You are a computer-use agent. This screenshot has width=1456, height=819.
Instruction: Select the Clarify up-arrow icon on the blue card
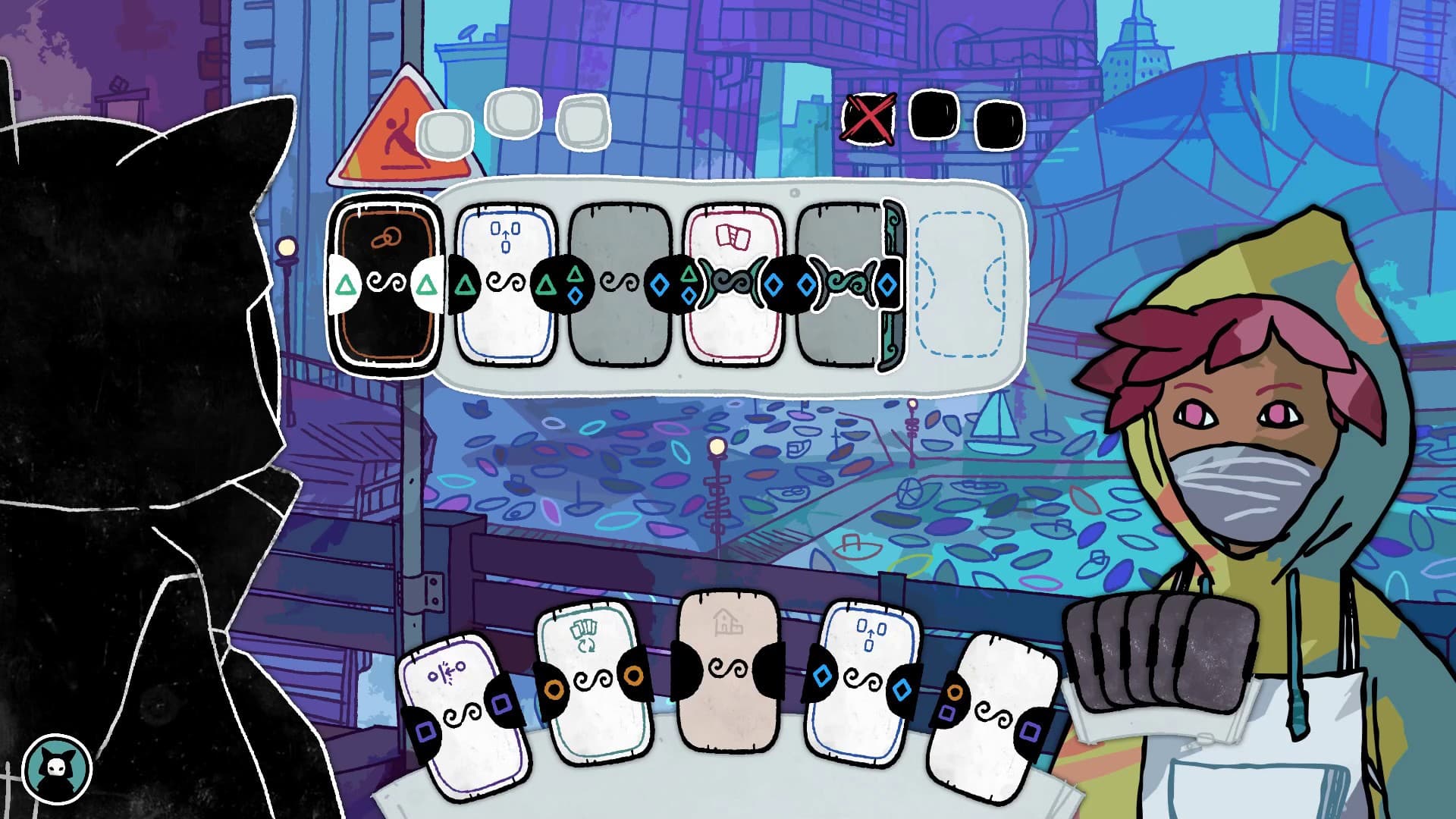click(505, 235)
